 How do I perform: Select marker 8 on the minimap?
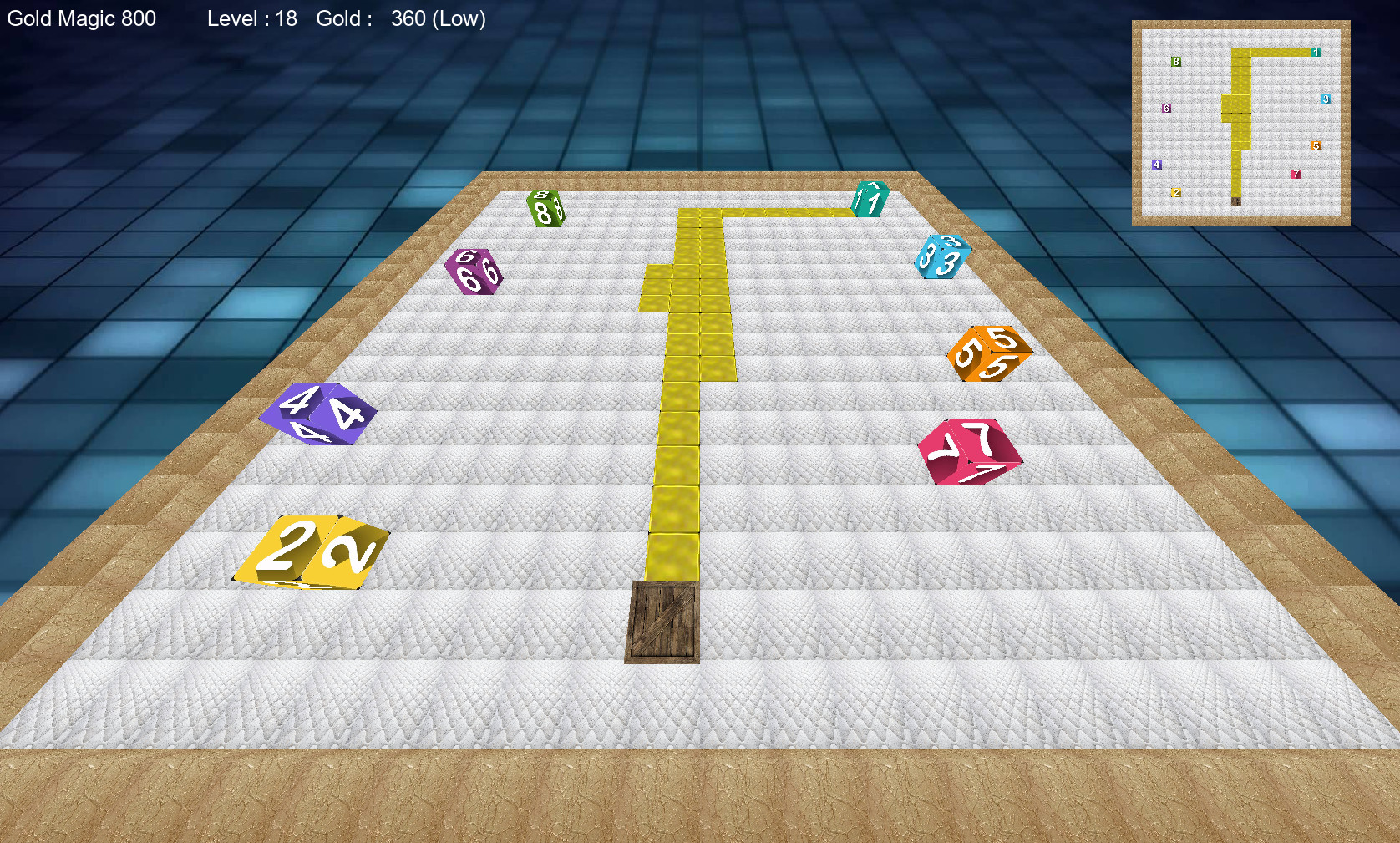1174,61
